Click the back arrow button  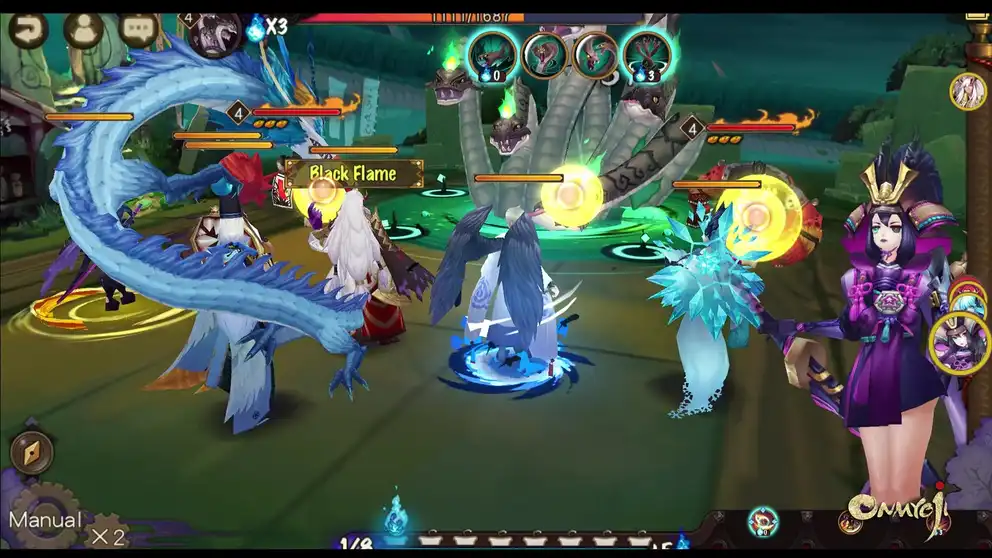(x=28, y=28)
